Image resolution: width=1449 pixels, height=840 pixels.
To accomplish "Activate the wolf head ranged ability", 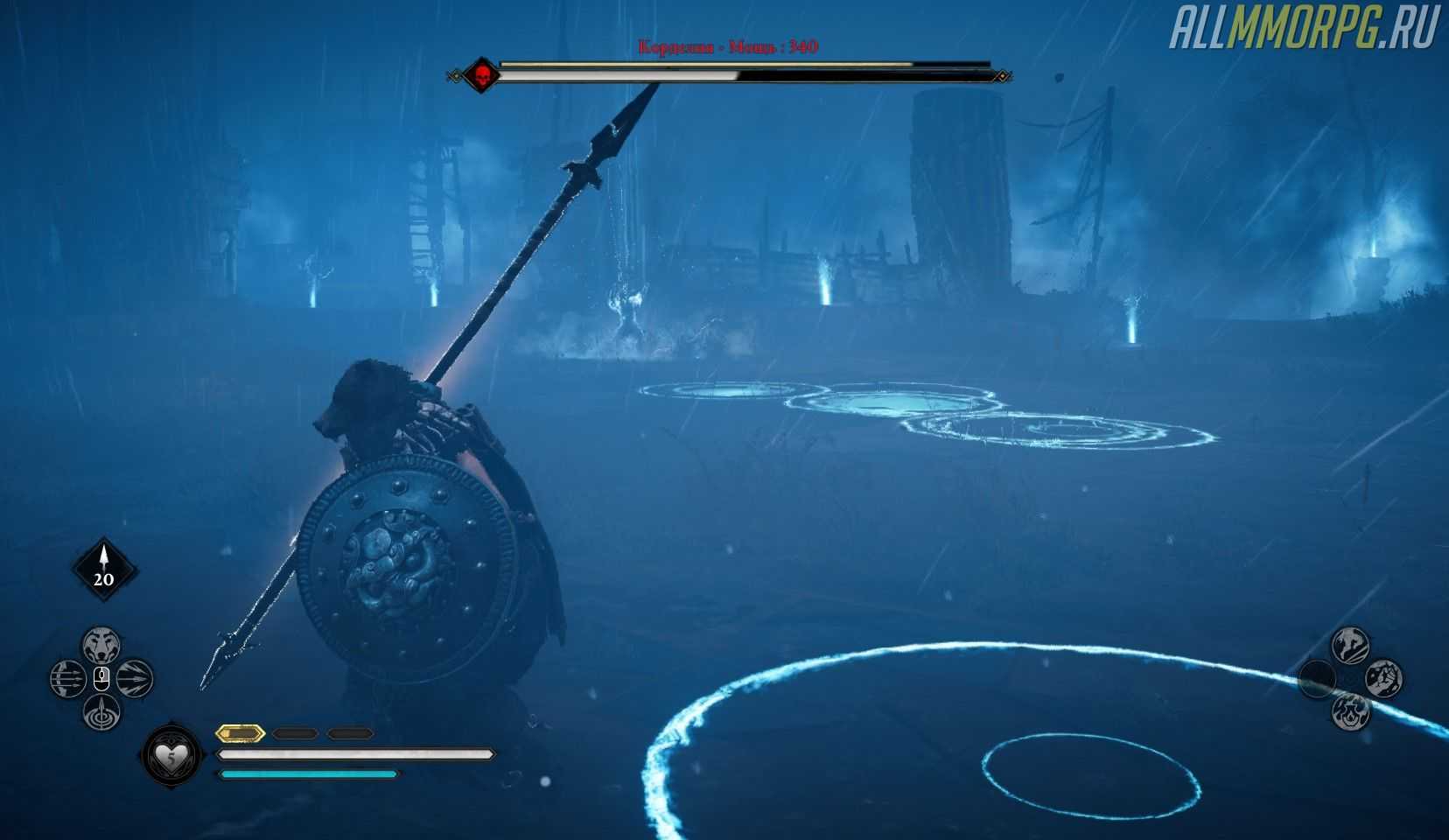I will pos(101,646).
